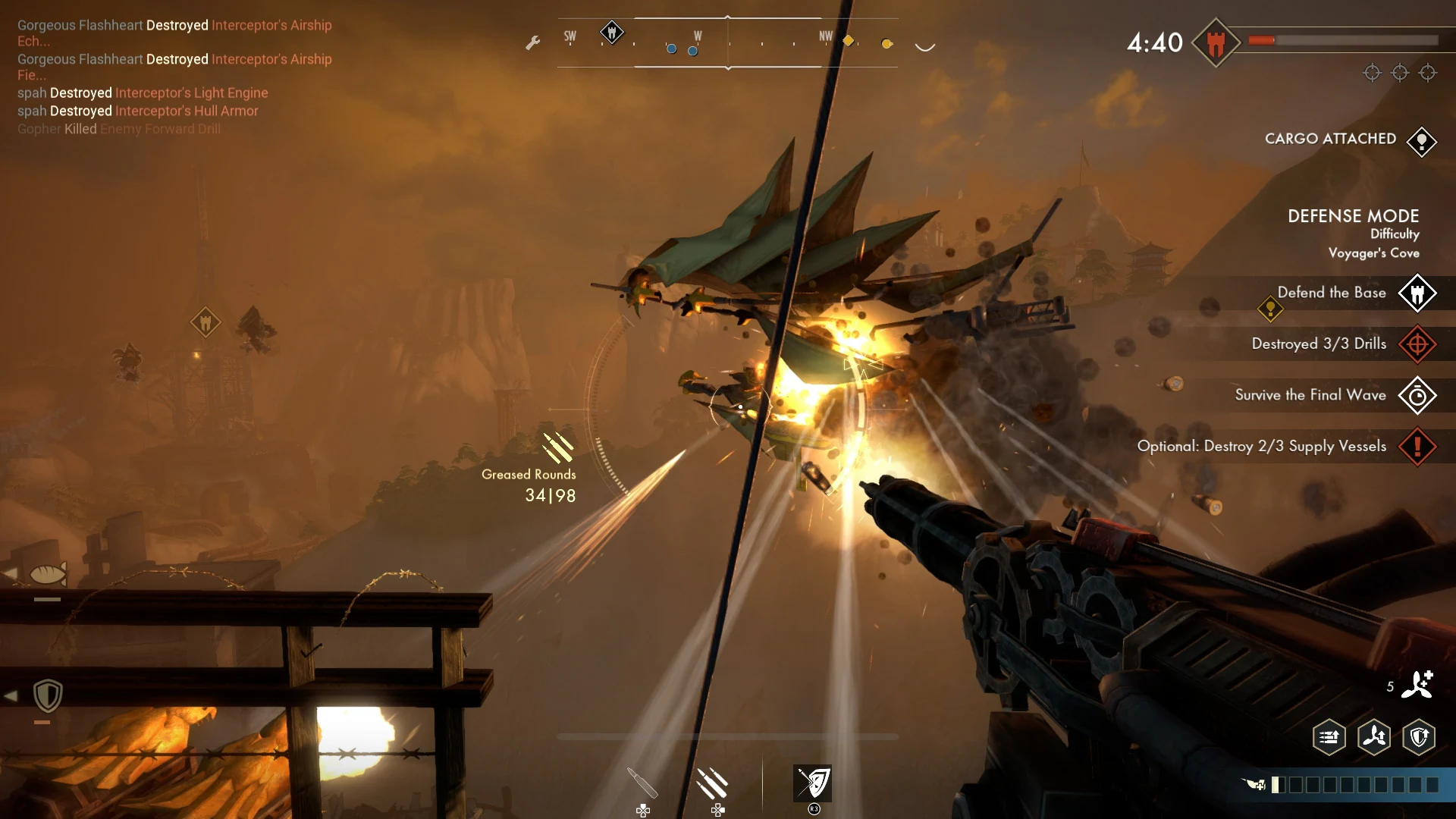Screen dimensions: 1456x819
Task: Click the bullet damage upgrade hexagon
Action: click(1328, 736)
